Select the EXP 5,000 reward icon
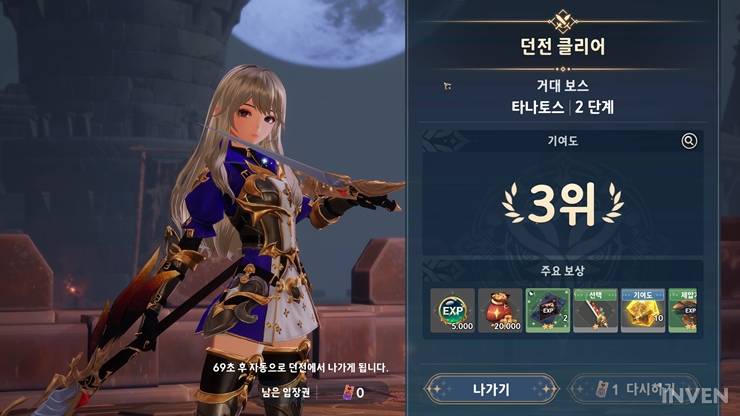The height and width of the screenshot is (416, 740). pyautogui.click(x=452, y=311)
